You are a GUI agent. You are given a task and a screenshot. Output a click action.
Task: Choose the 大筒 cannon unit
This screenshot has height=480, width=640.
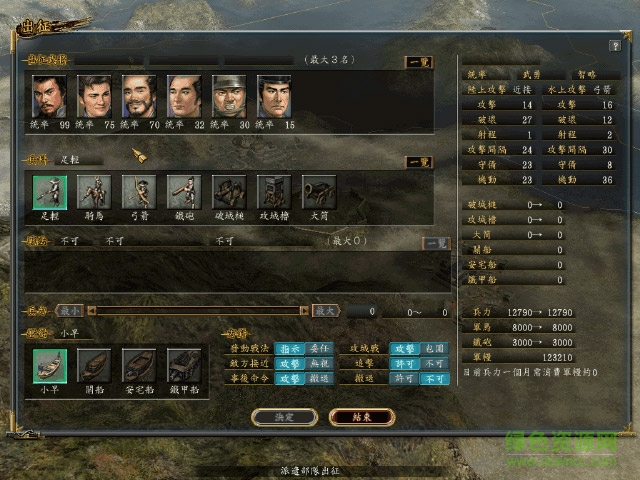click(x=319, y=191)
